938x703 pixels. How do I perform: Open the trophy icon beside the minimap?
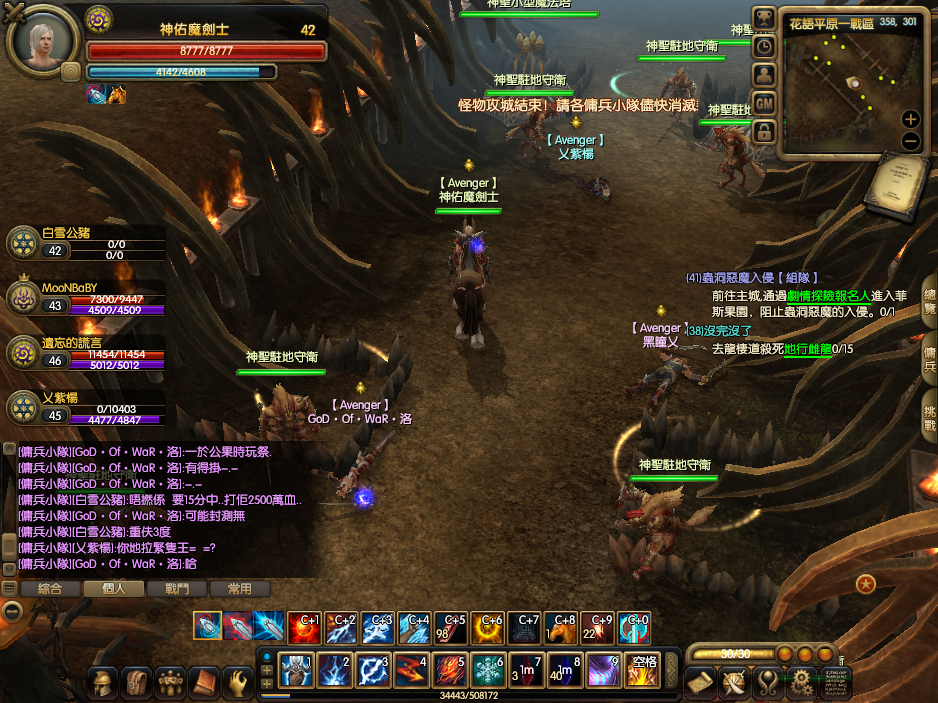coord(764,18)
